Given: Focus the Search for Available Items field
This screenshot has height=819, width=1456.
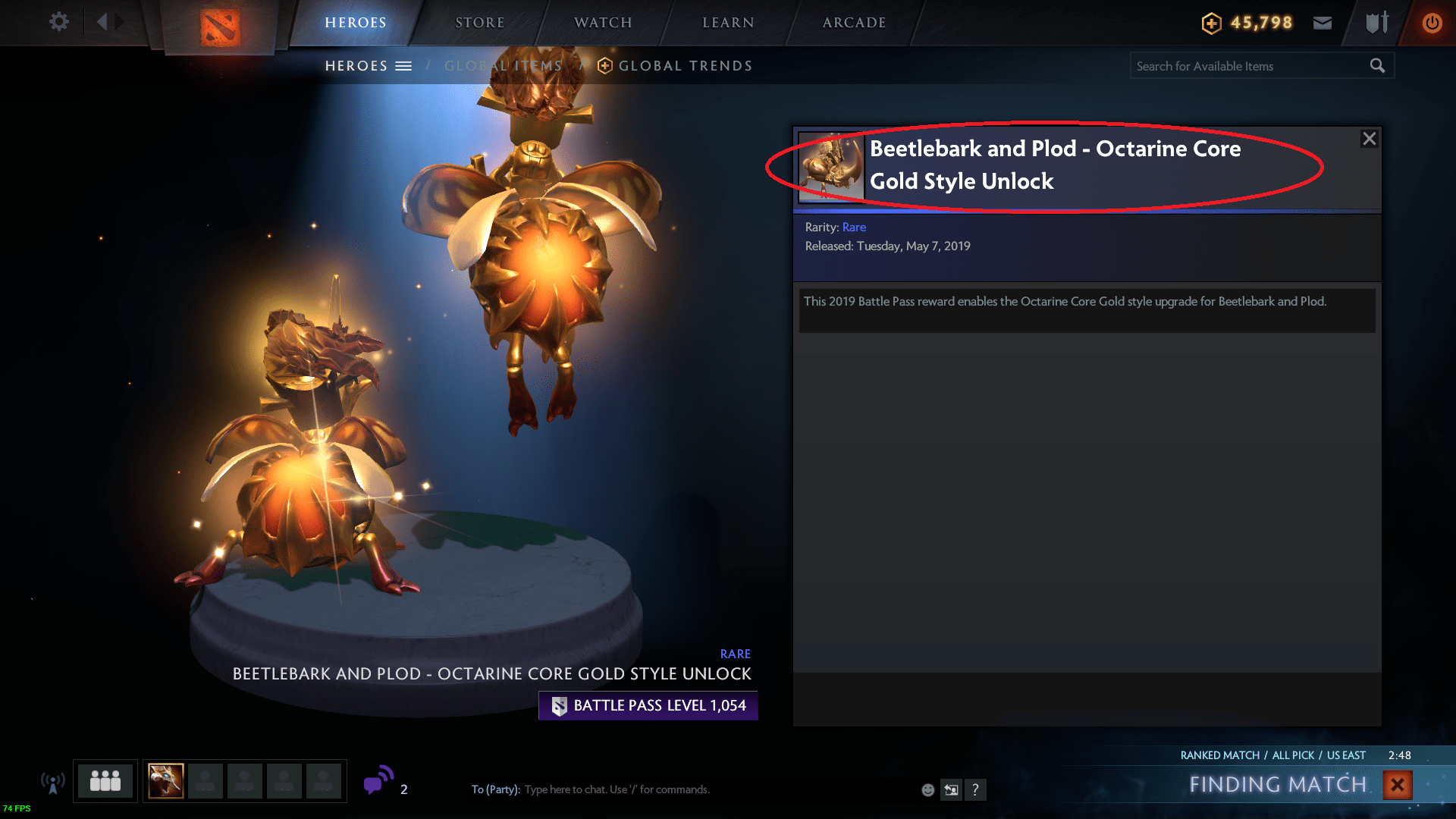Looking at the screenshot, I should pos(1247,66).
